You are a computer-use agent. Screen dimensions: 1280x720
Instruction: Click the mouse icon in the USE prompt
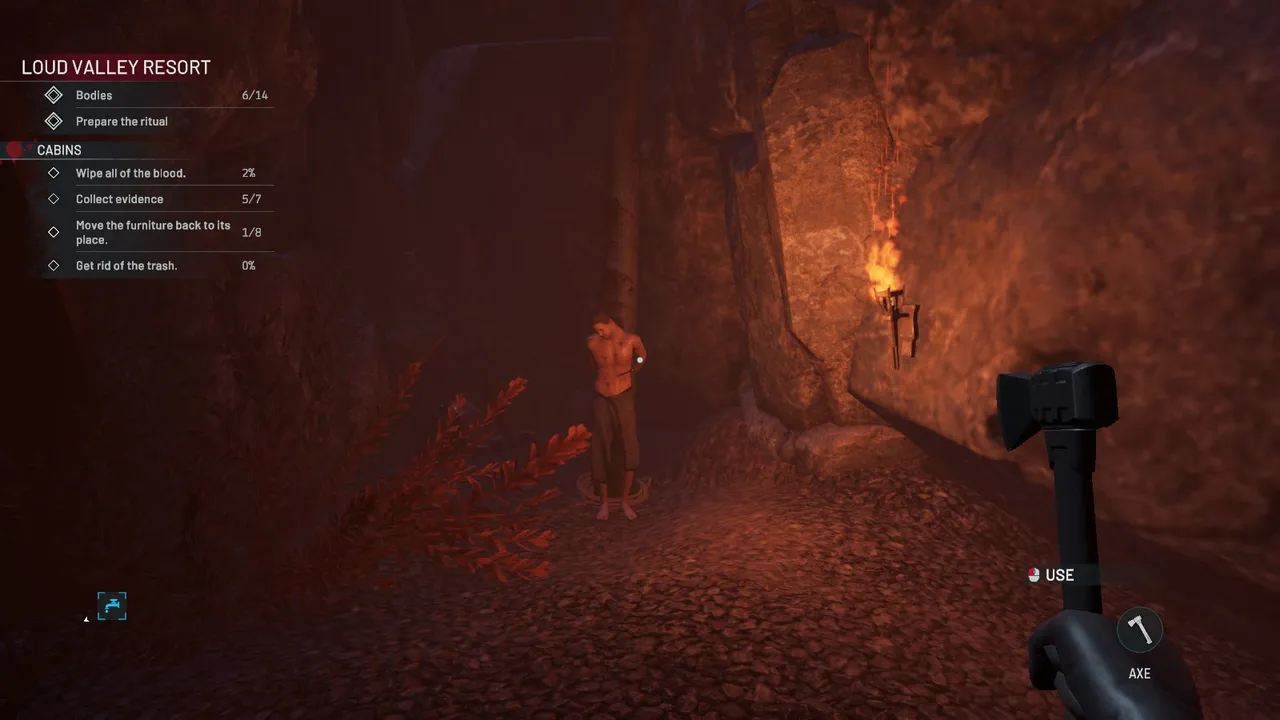1033,575
